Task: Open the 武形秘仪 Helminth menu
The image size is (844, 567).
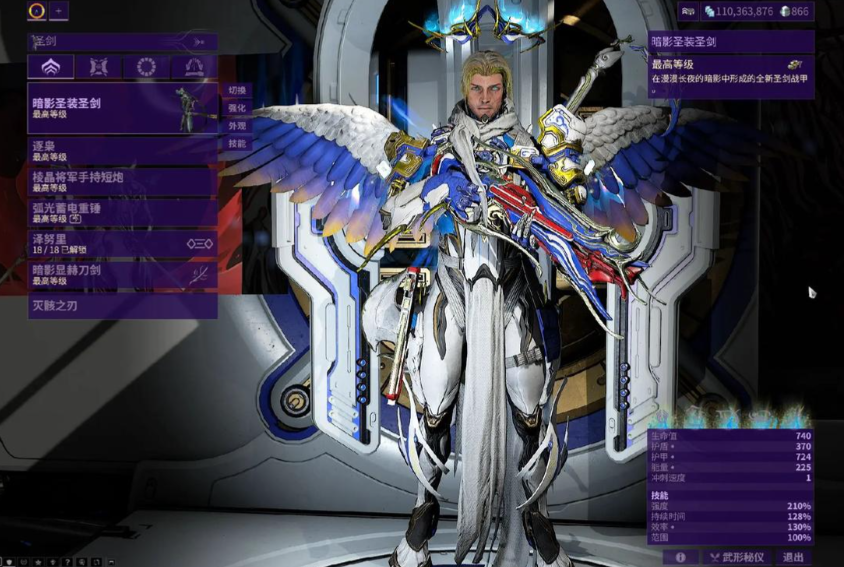Action: coord(737,557)
